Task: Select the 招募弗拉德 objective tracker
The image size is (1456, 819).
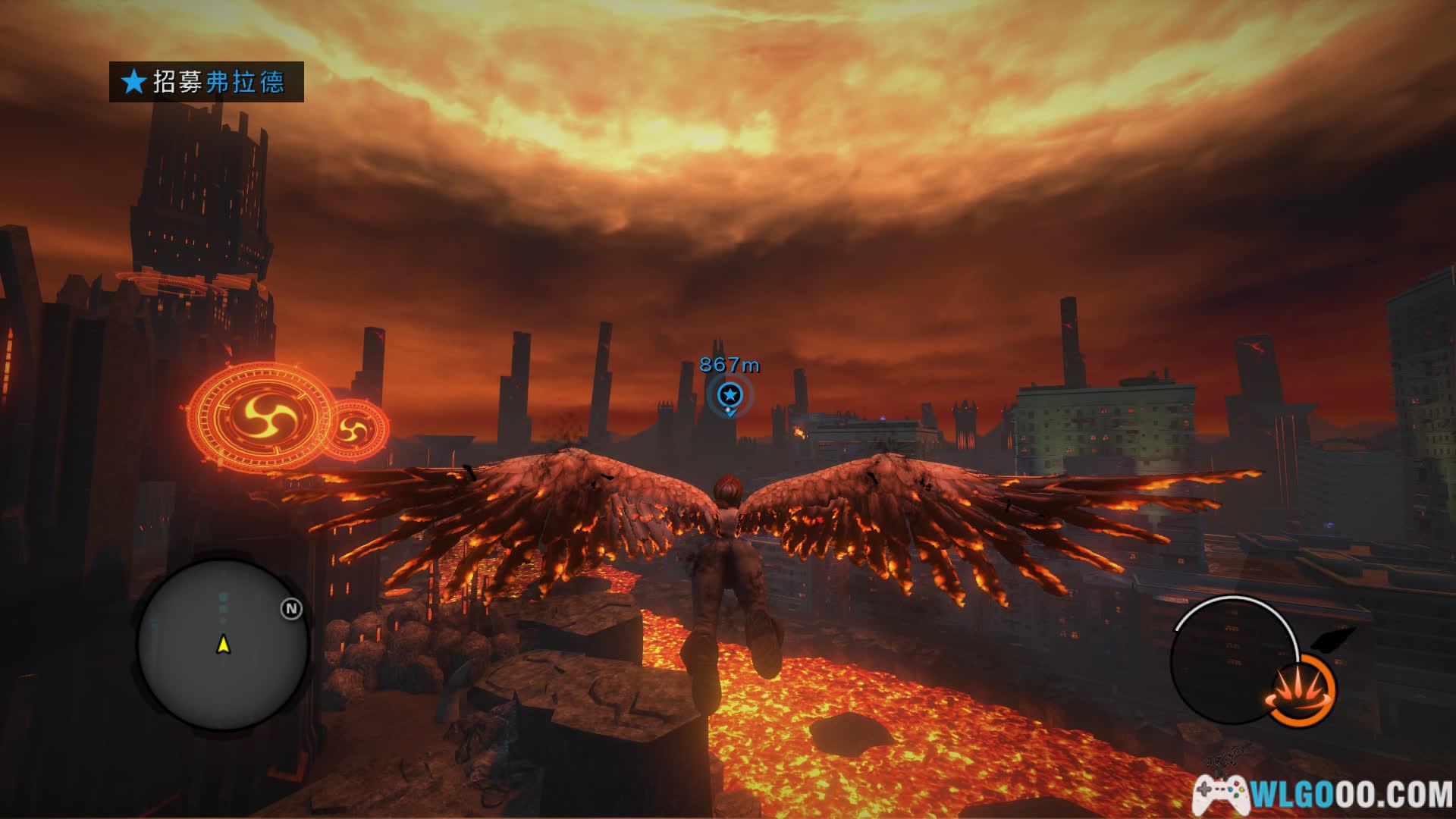Action: [206, 82]
